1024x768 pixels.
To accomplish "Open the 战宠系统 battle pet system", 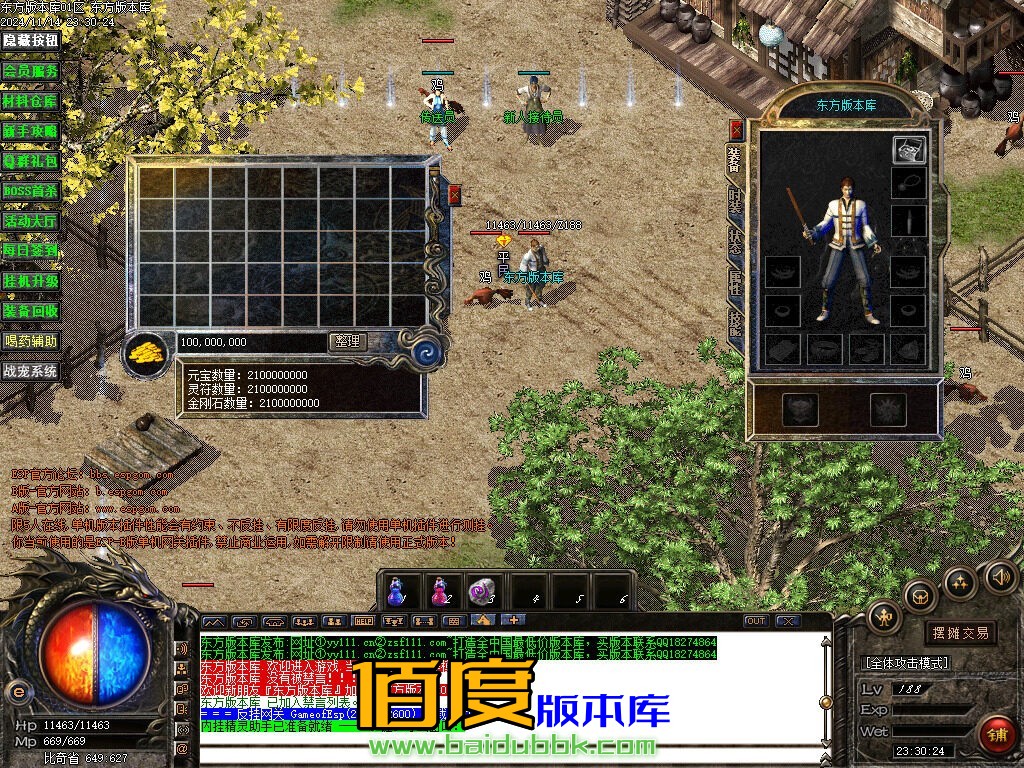I will 31,371.
